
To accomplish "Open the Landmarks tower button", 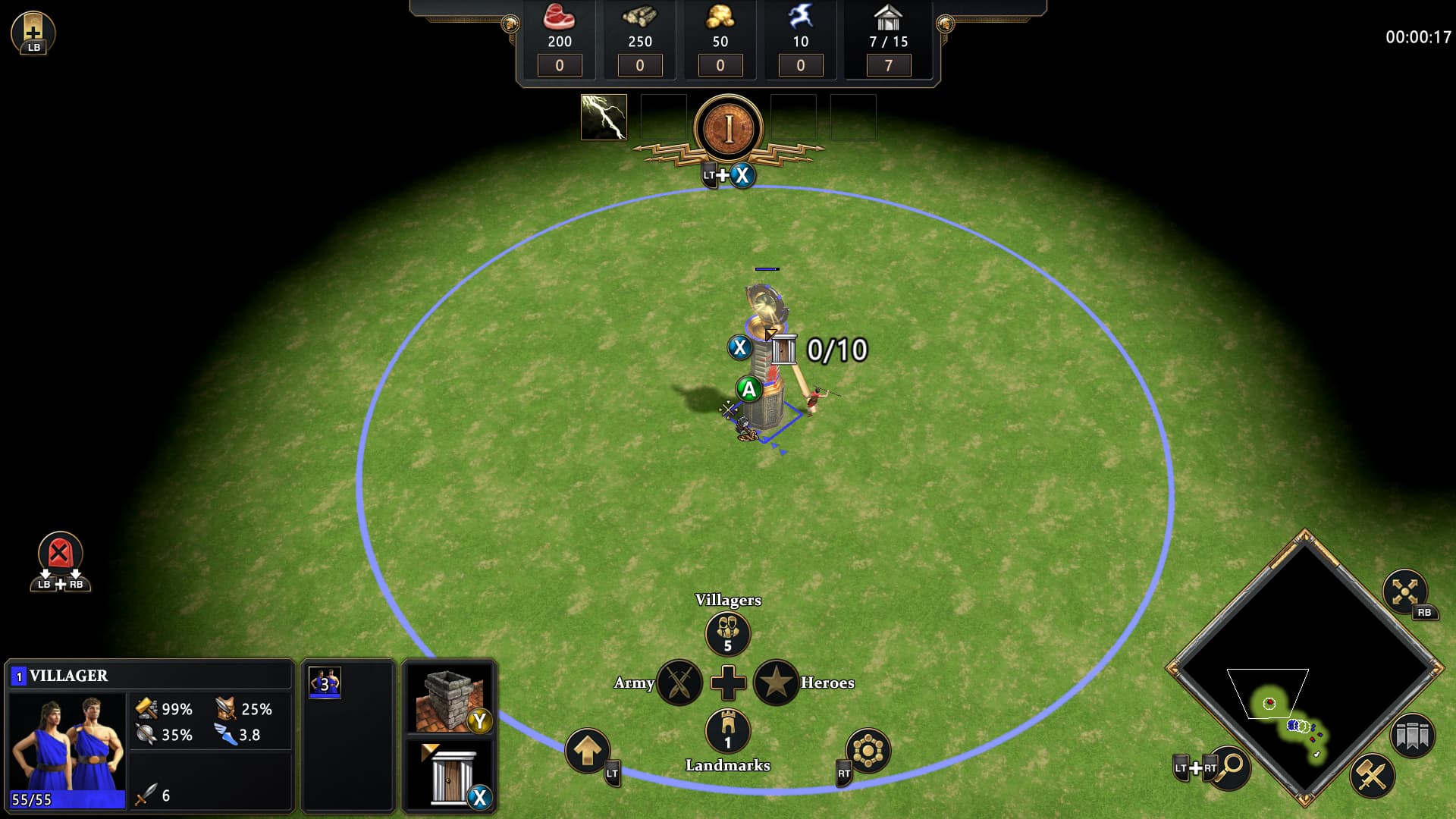I will point(727,730).
